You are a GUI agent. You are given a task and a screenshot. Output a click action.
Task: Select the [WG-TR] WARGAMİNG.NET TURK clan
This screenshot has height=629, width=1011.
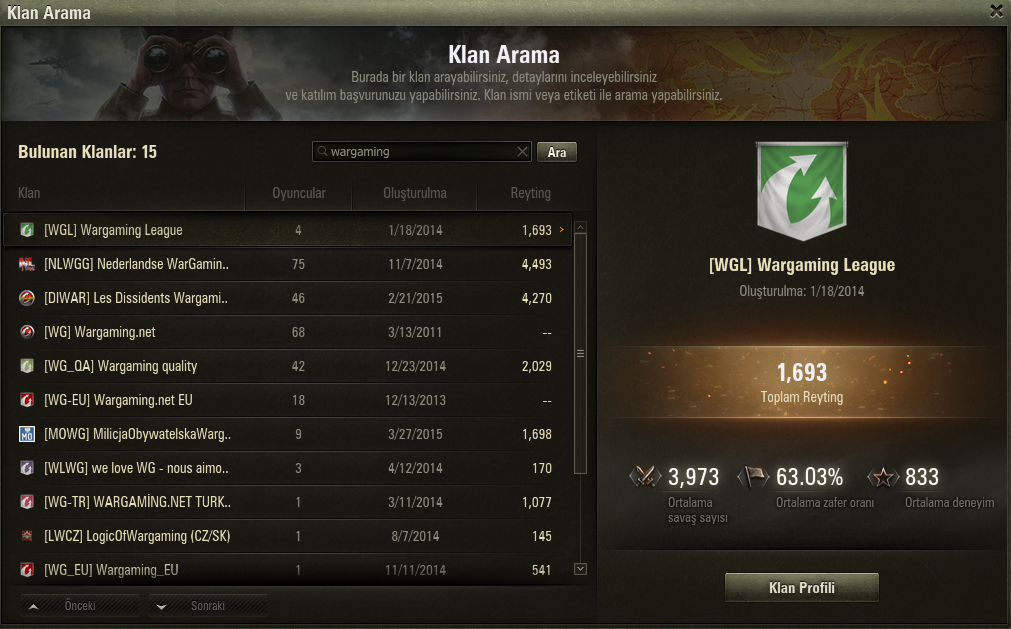pos(290,502)
